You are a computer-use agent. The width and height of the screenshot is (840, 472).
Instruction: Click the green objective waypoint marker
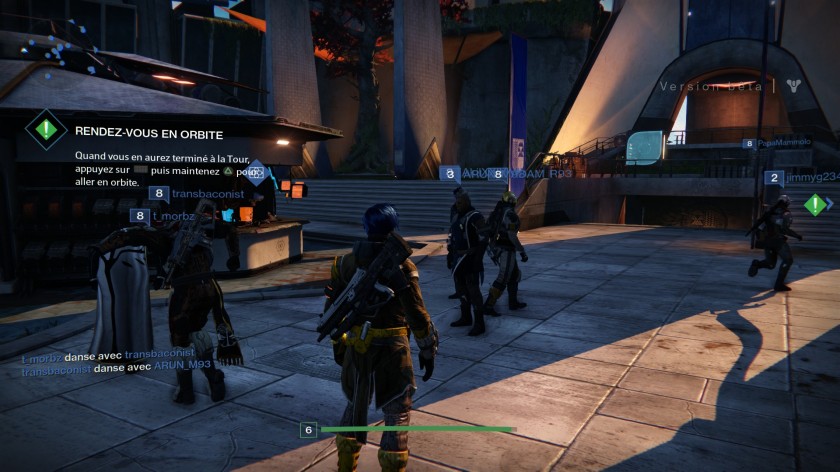point(815,205)
